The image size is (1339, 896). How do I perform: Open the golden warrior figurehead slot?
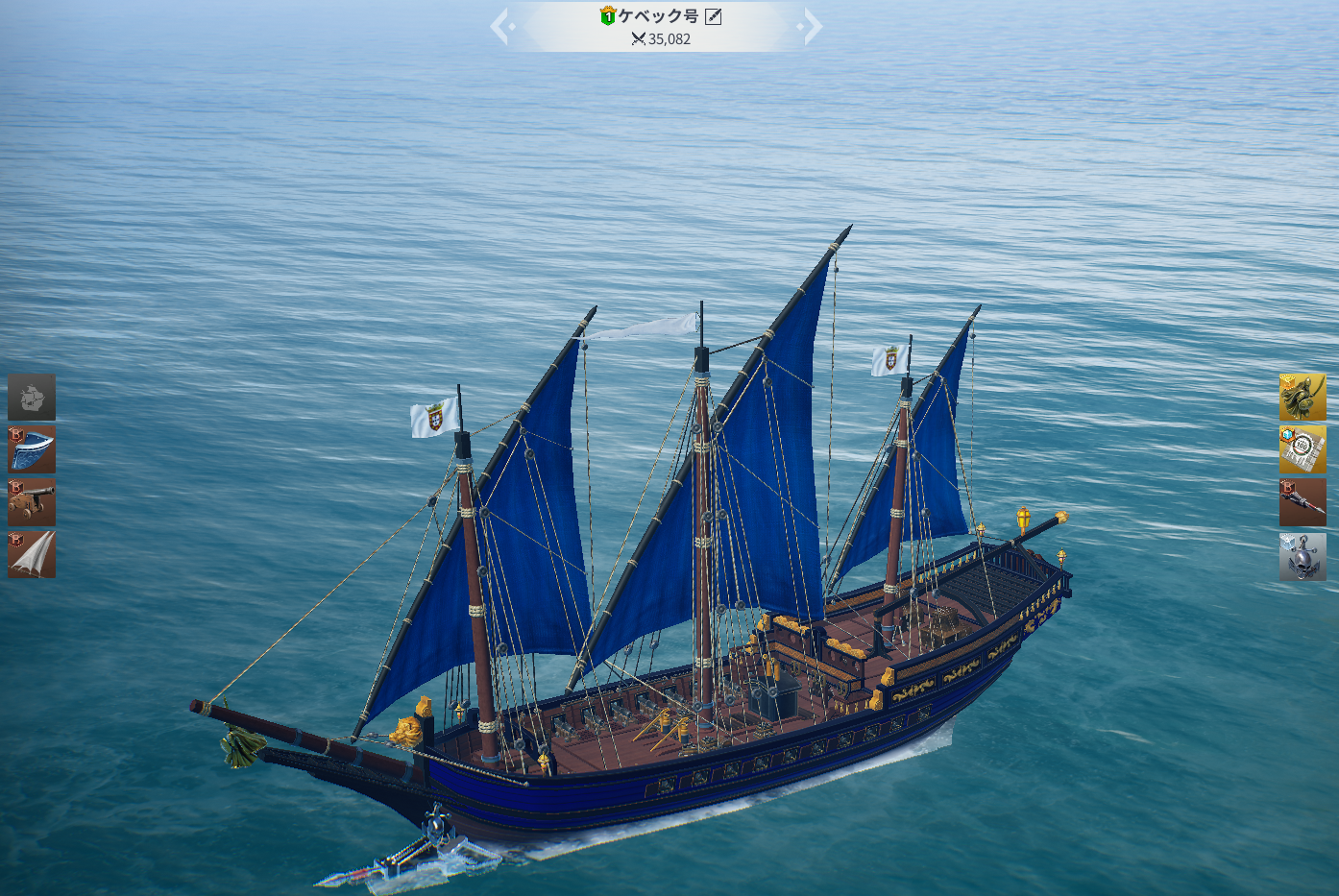(x=1302, y=398)
